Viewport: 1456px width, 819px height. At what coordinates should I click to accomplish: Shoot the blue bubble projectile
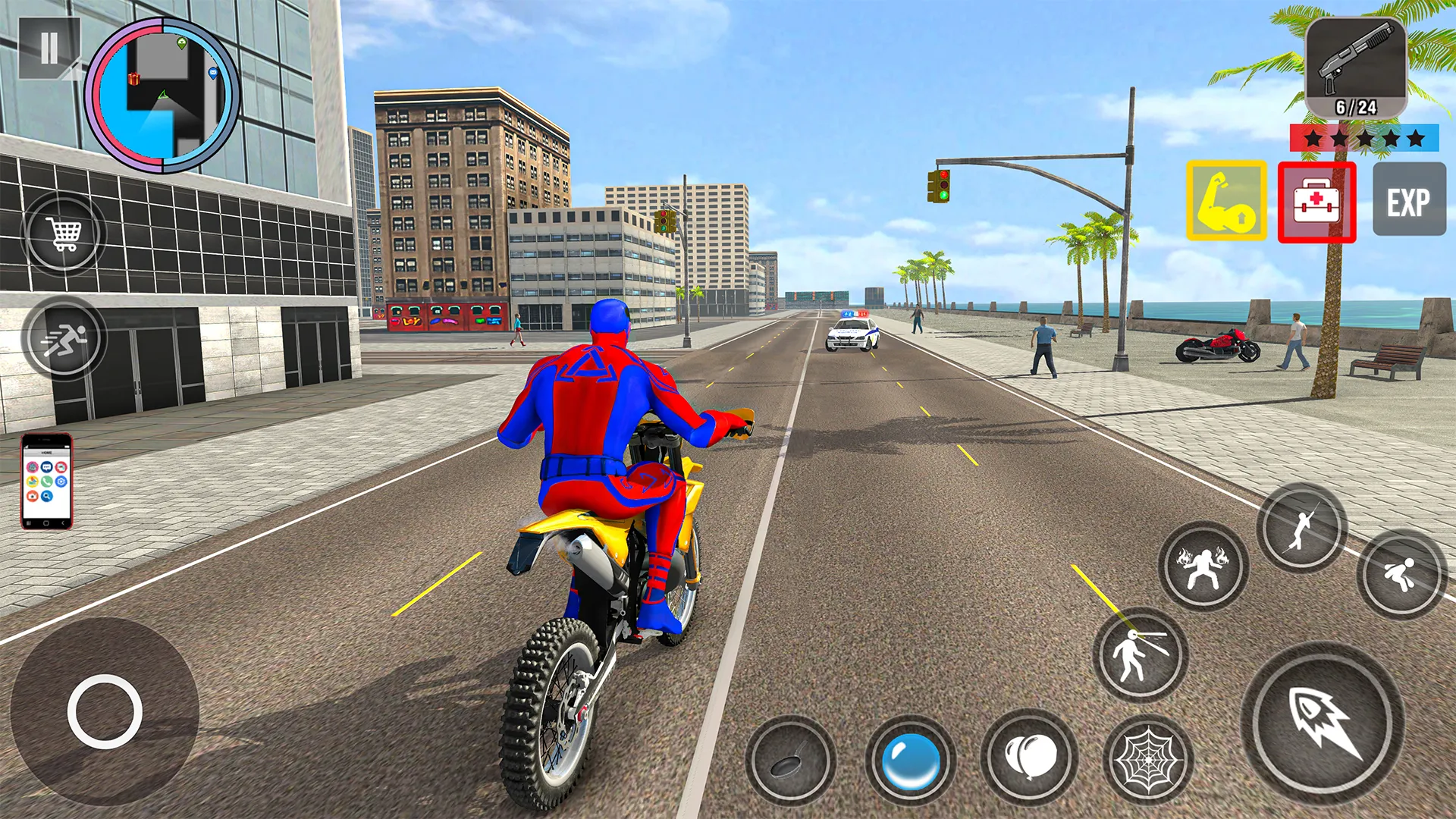click(912, 762)
